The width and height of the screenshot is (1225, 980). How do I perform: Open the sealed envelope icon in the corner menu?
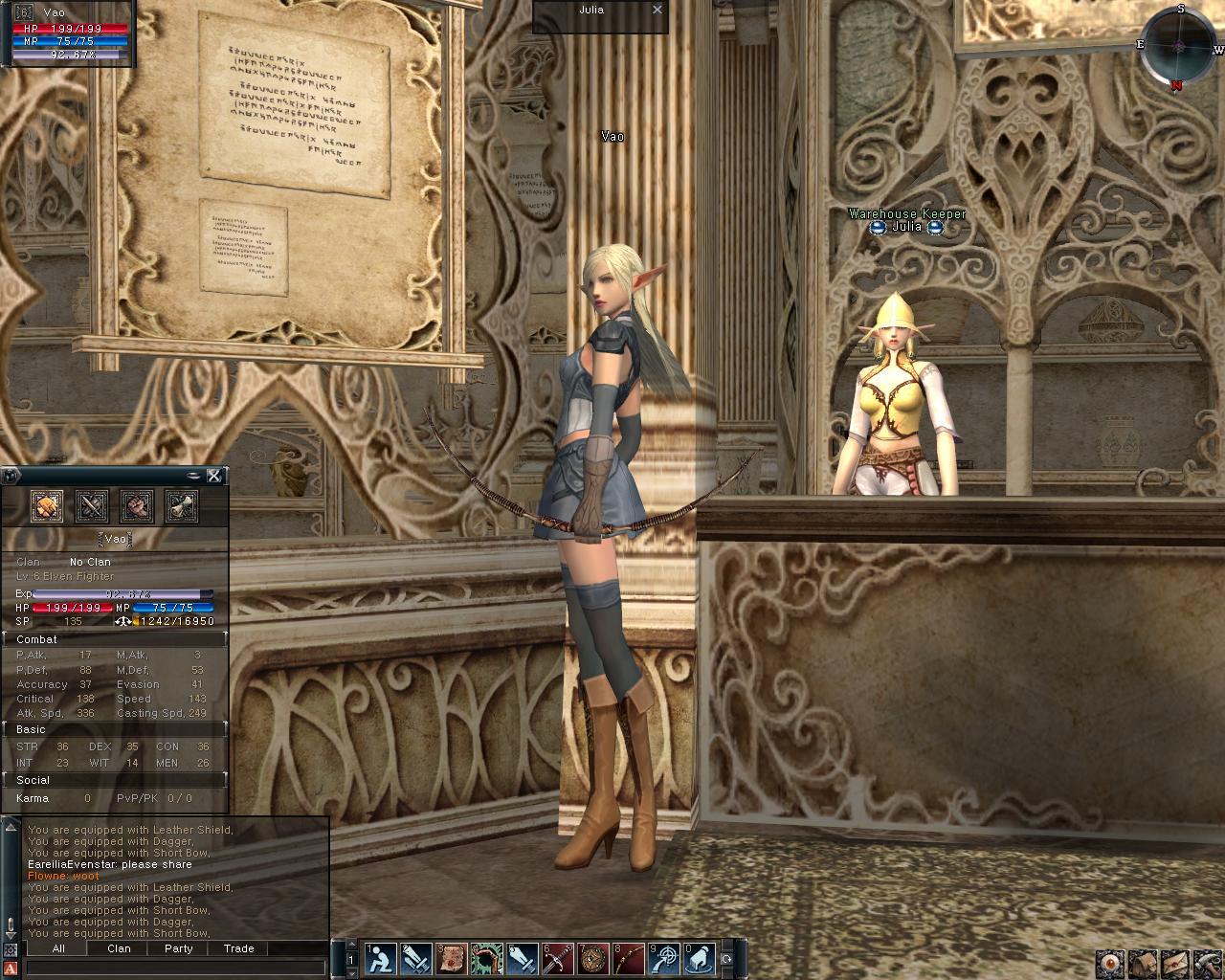pos(1175,962)
